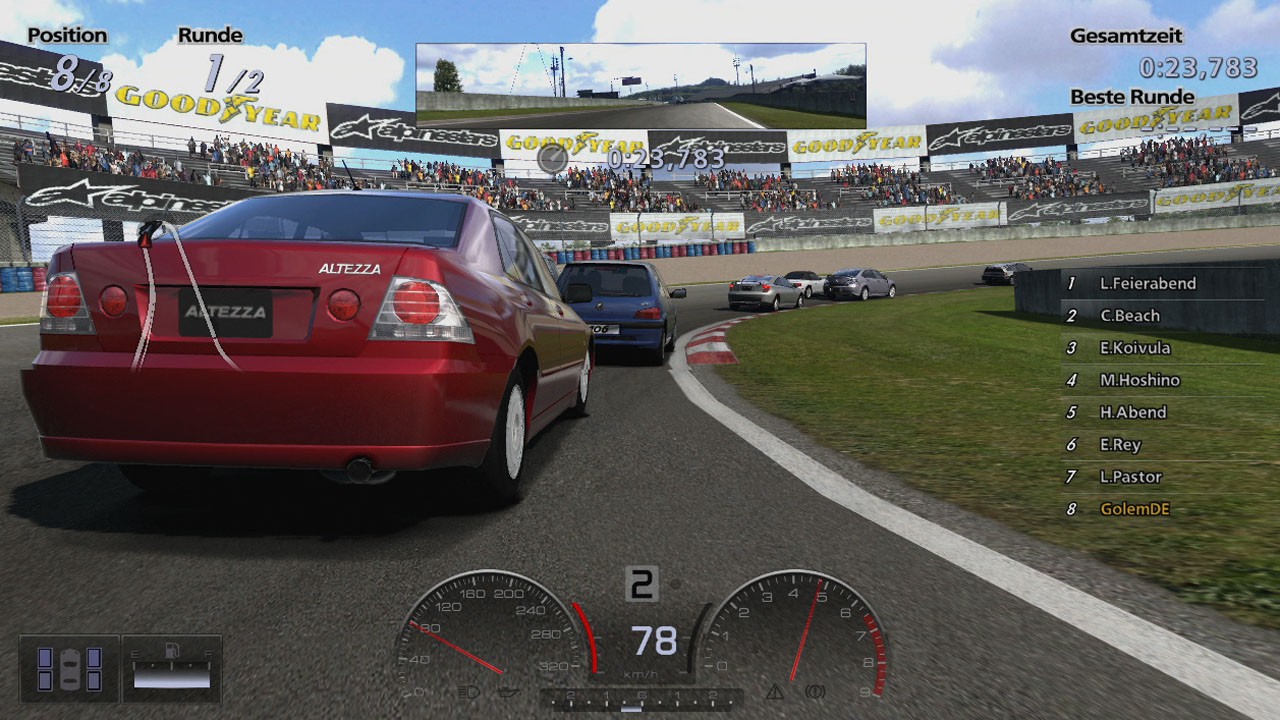This screenshot has height=720, width=1280.
Task: Click the M.Hoshino standings entry
Action: (1140, 380)
